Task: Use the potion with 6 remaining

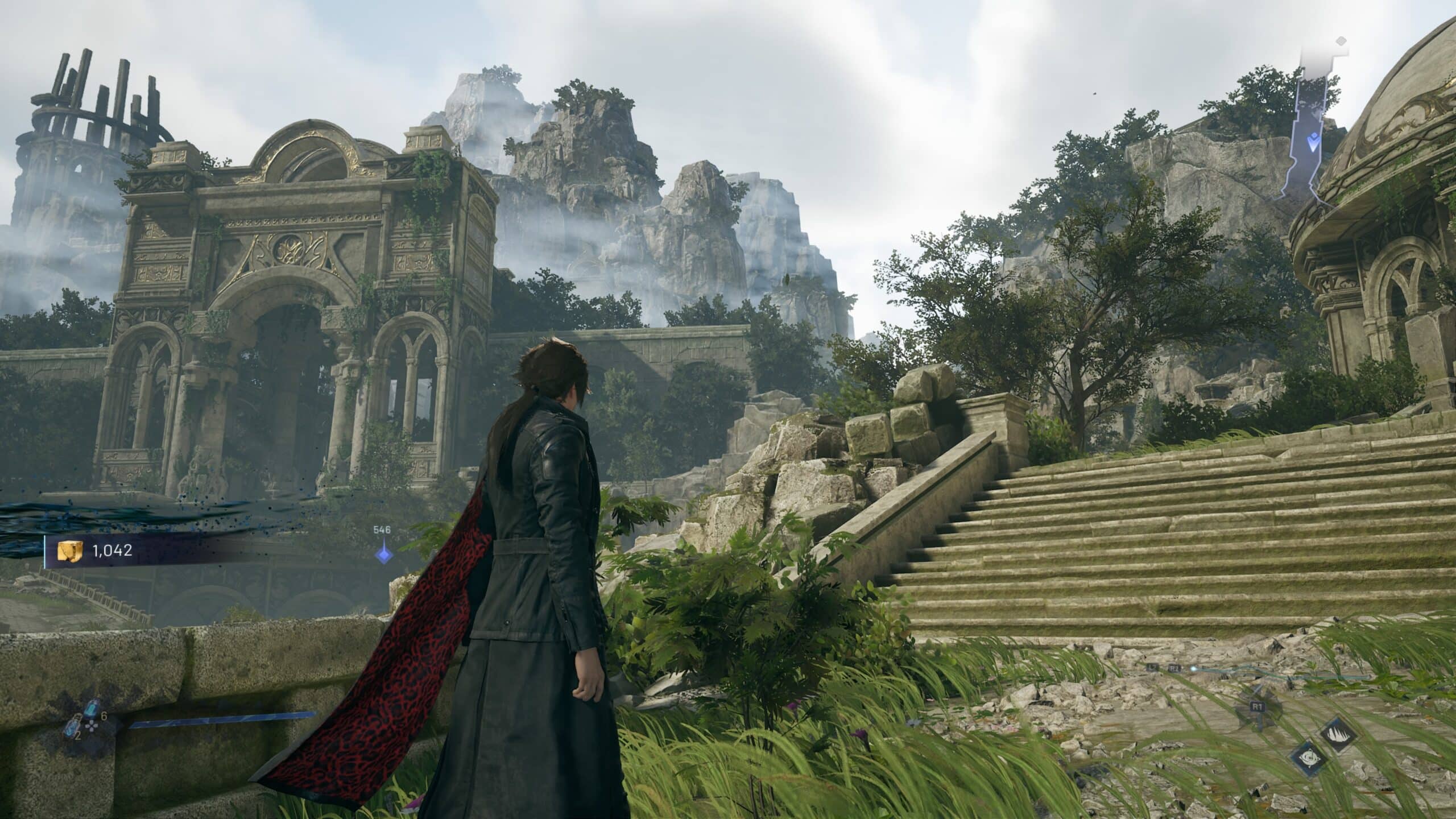Action: (x=92, y=709)
